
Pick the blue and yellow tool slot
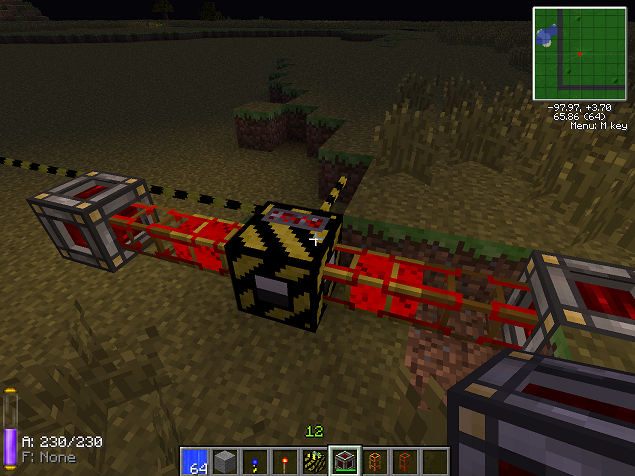tap(255, 461)
